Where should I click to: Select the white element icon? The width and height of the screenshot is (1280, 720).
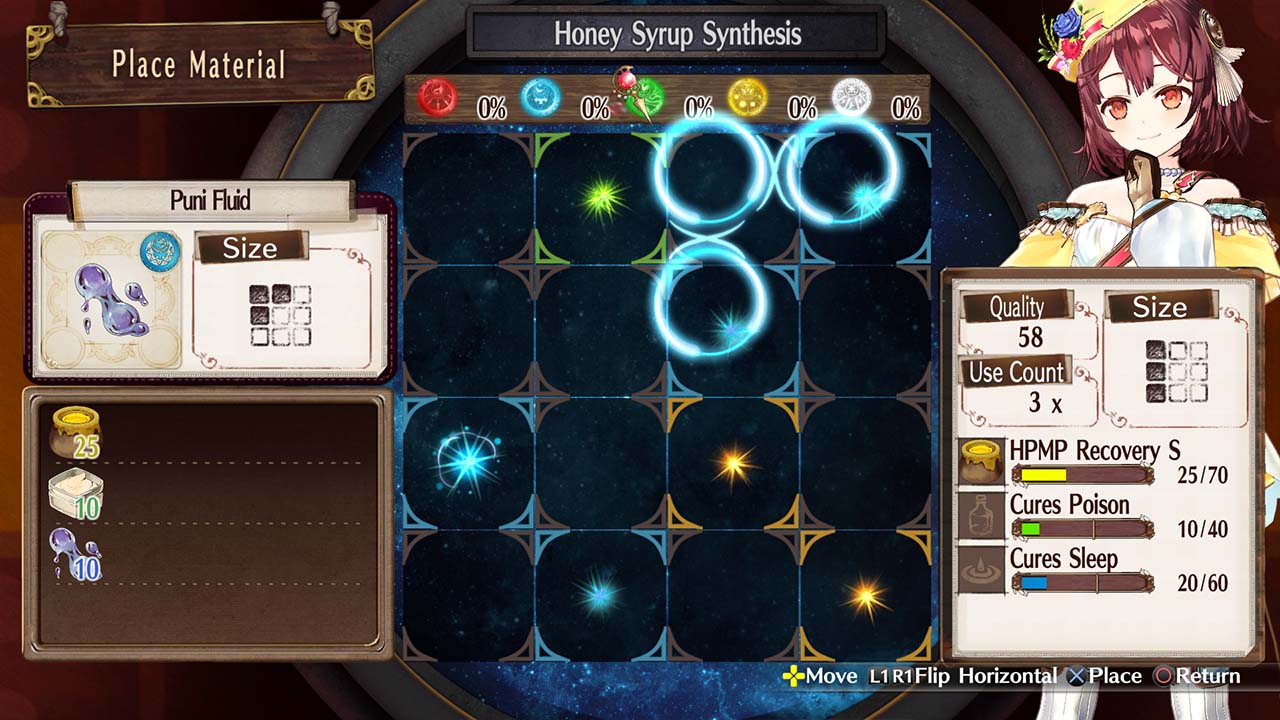tap(851, 98)
